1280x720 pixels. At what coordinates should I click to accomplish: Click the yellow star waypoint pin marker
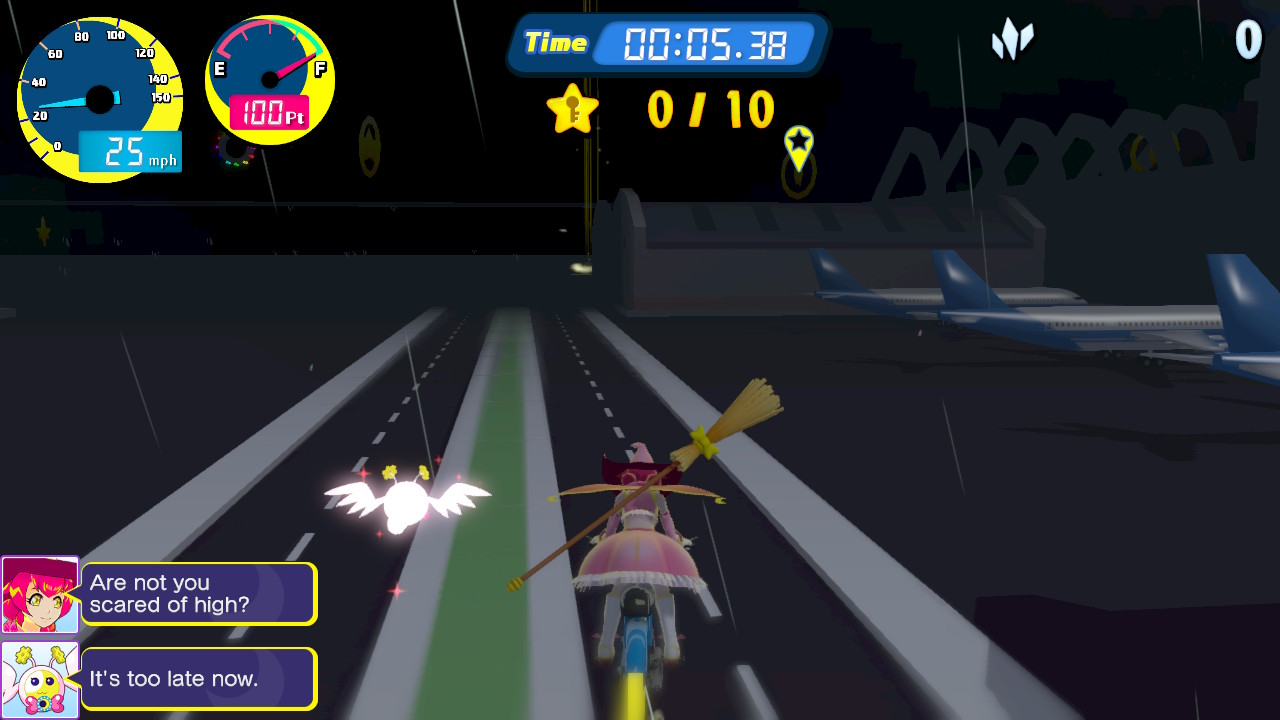(x=798, y=146)
